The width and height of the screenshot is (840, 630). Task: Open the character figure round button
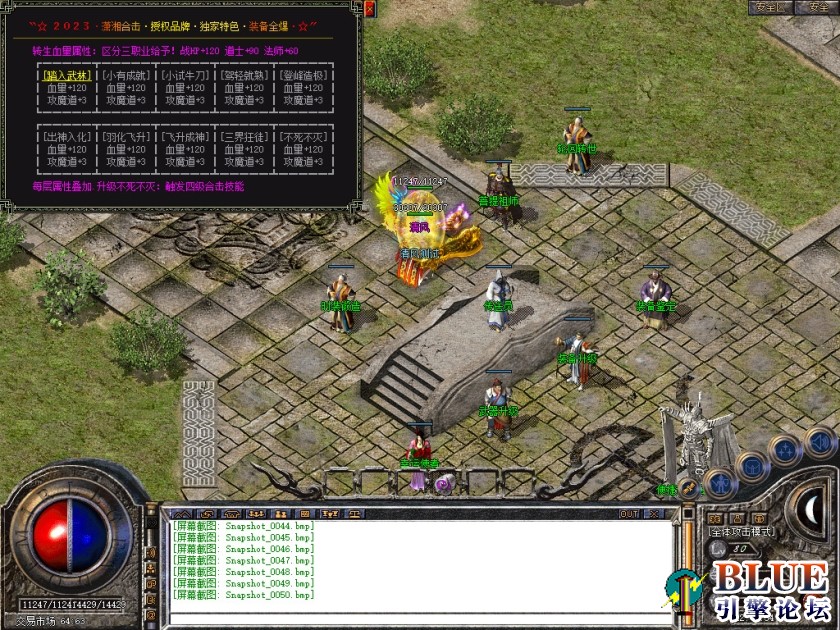pos(720,485)
